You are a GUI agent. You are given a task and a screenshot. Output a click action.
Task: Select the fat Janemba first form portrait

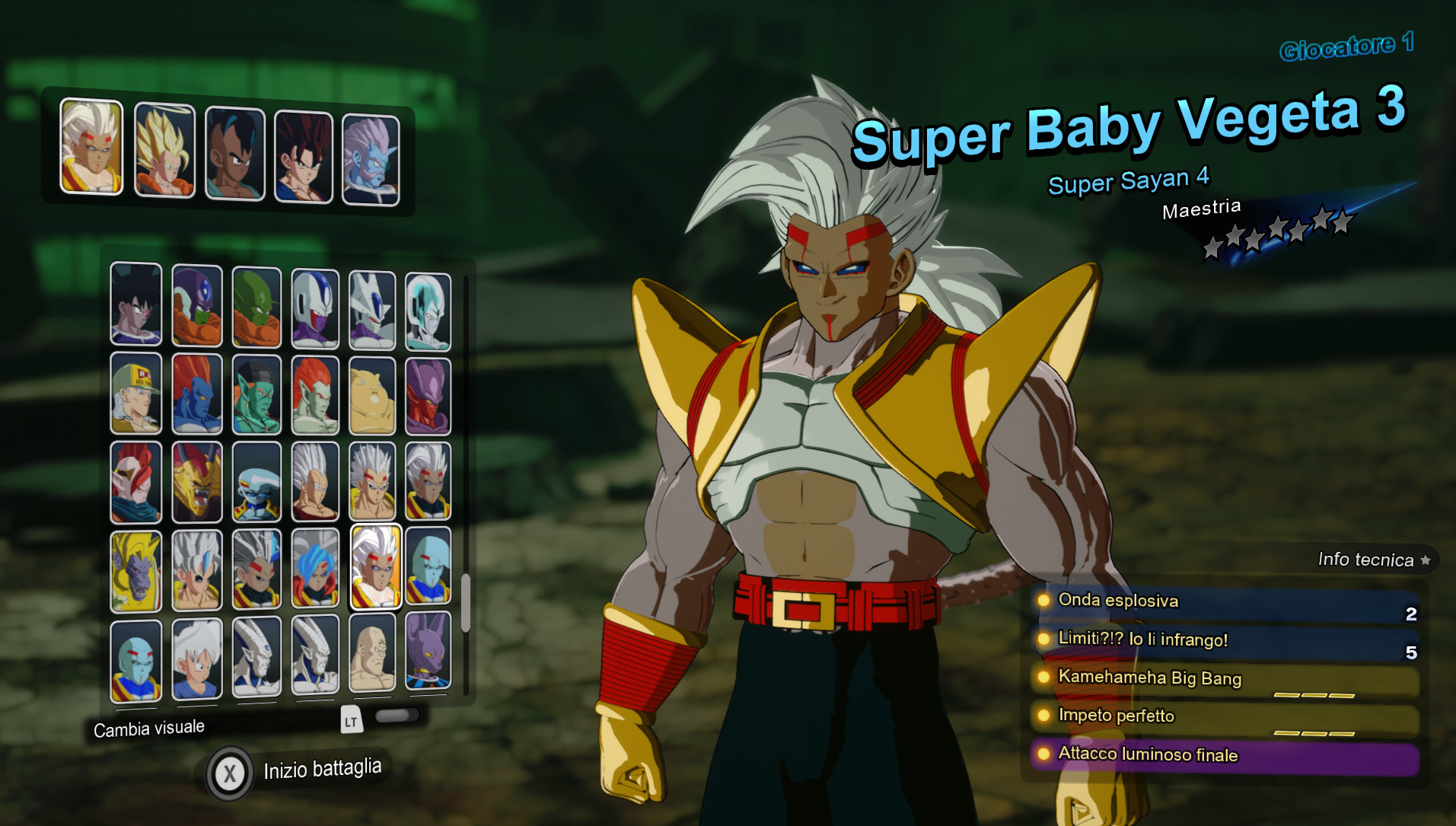[371, 396]
